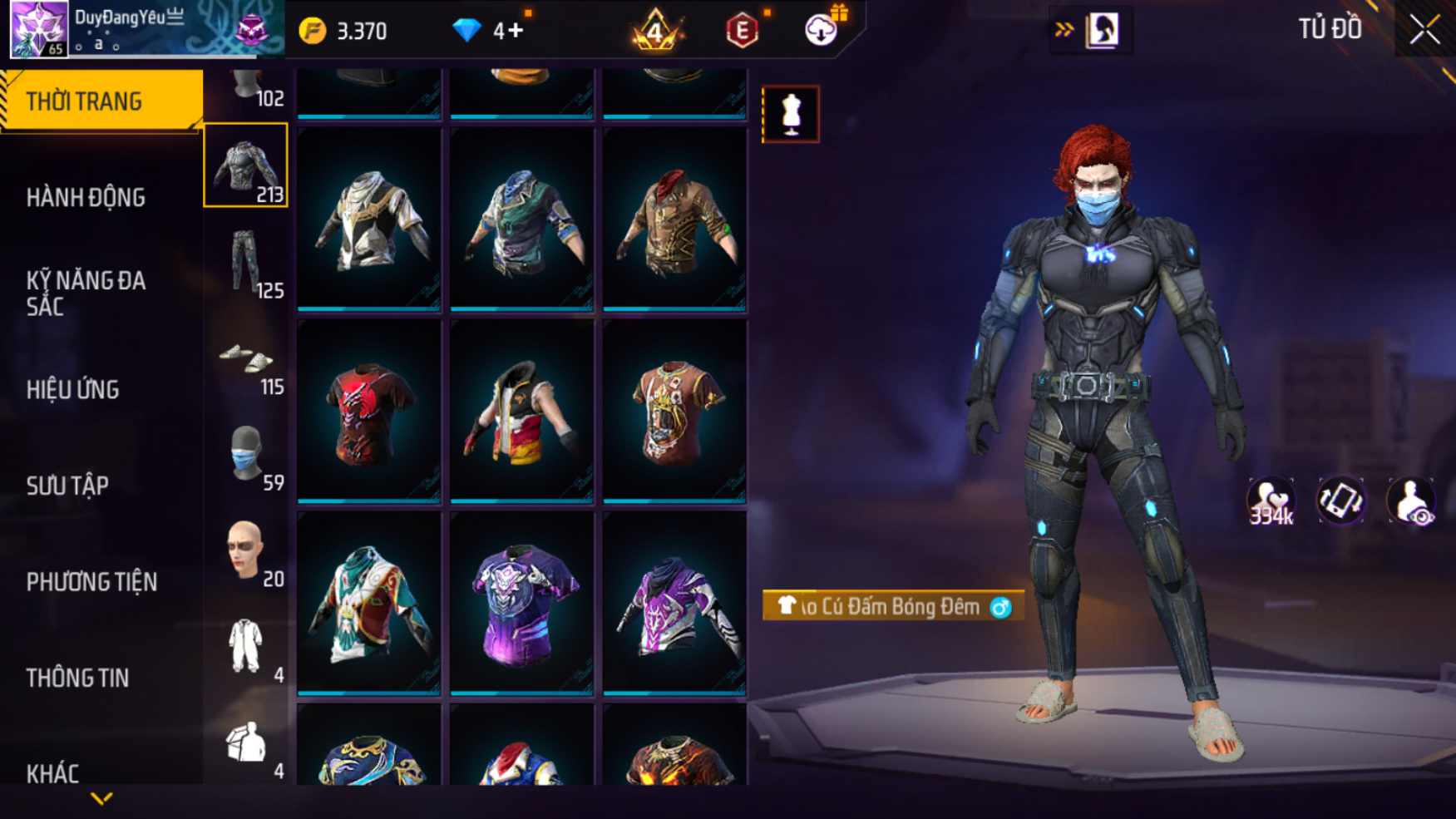Choose the Phương Tiện tab
The height and width of the screenshot is (819, 1456).
tap(91, 582)
